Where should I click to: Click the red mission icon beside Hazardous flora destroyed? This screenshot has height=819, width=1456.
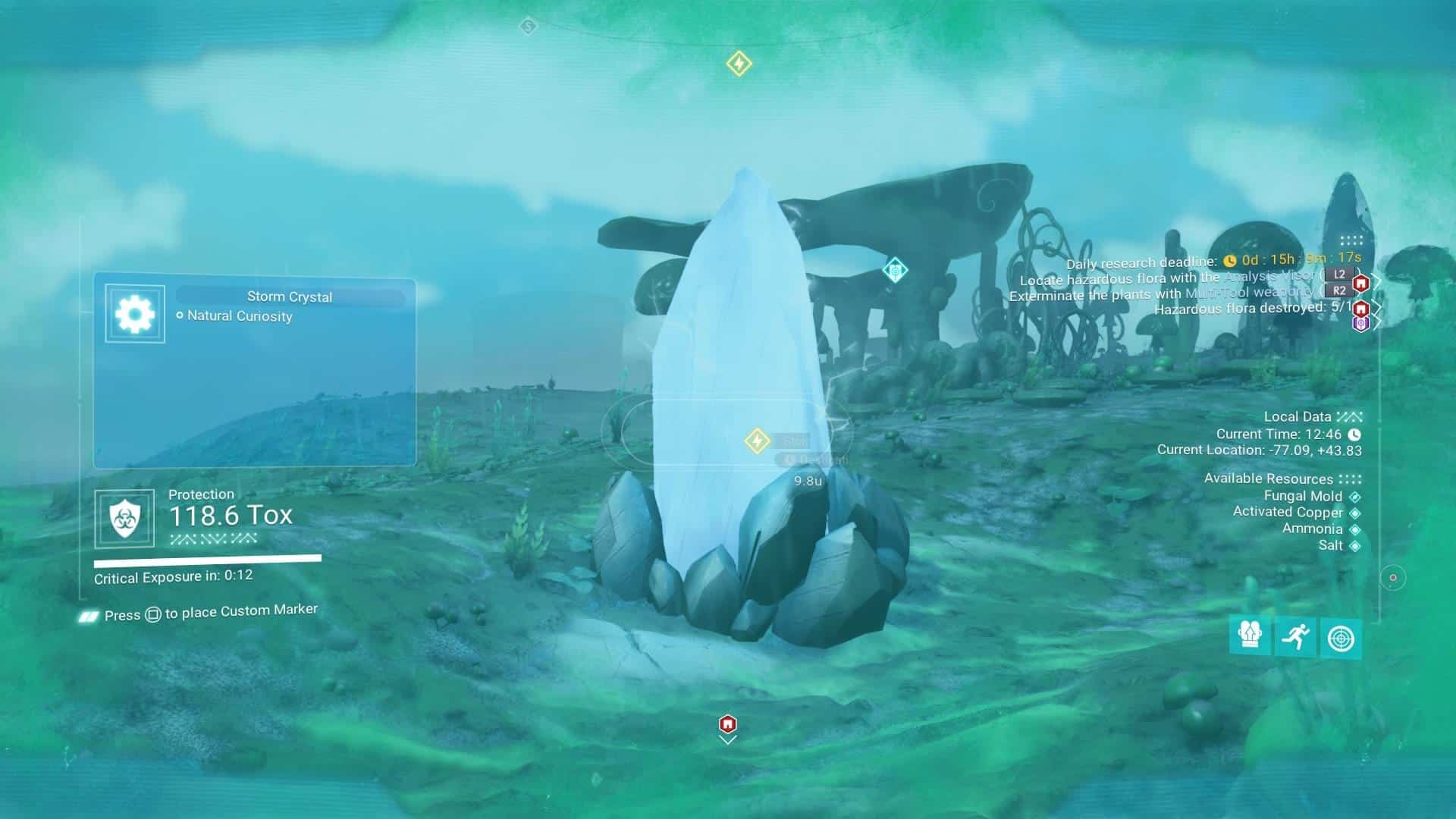pyautogui.click(x=1361, y=309)
